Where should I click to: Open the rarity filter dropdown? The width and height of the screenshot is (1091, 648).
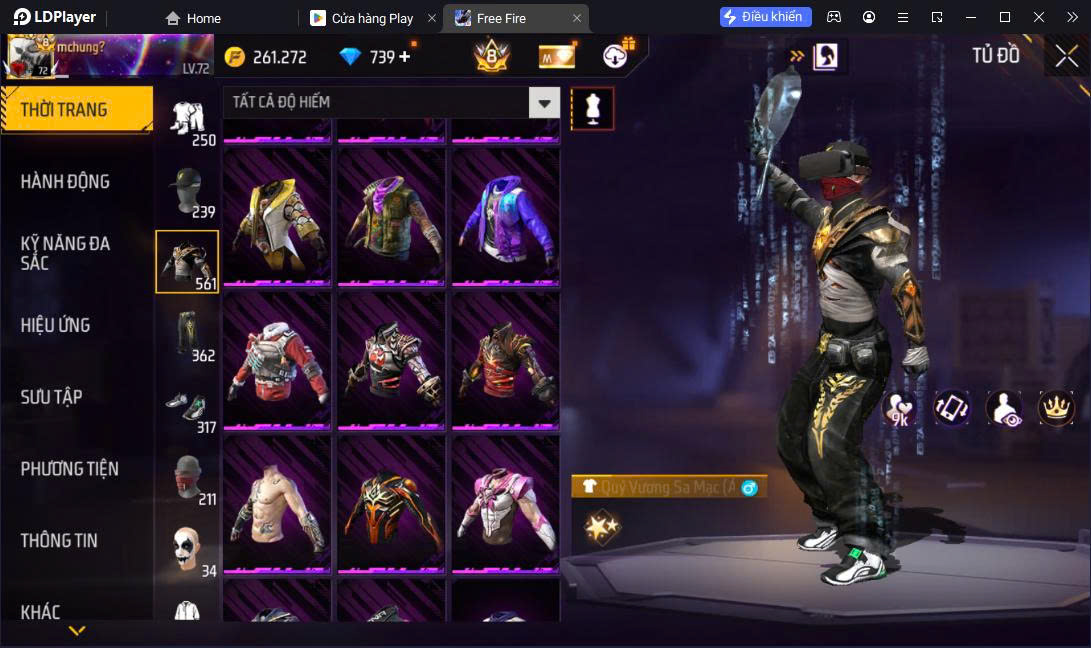coord(544,102)
